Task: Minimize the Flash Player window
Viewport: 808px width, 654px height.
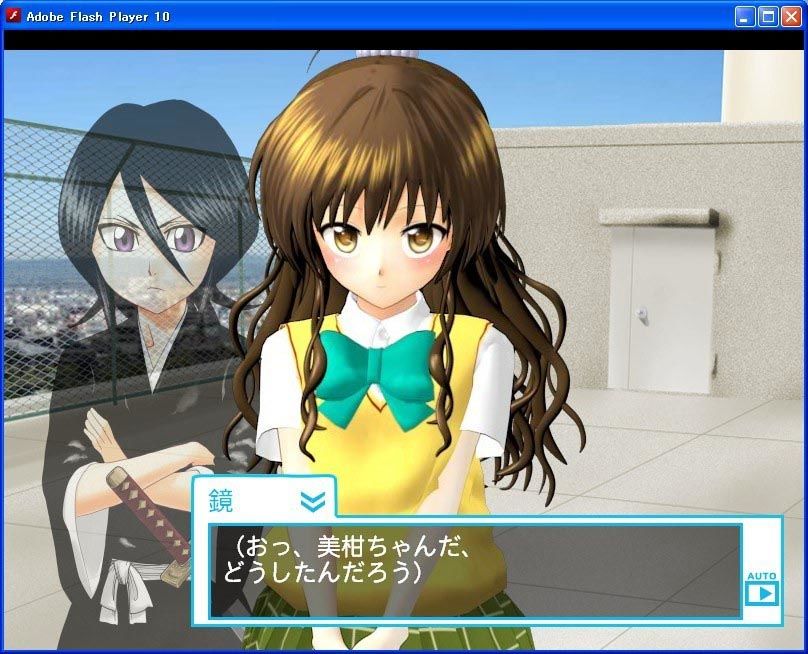Action: pos(746,16)
